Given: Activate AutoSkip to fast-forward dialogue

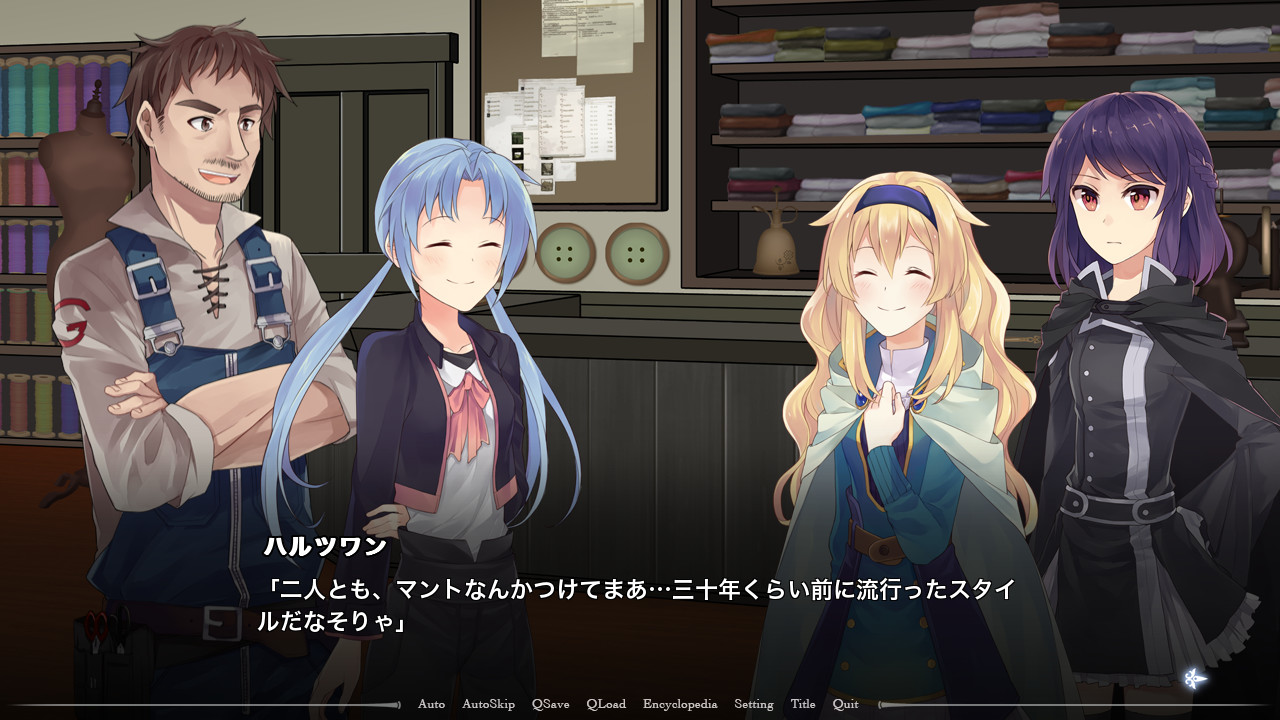Looking at the screenshot, I should click(x=489, y=704).
